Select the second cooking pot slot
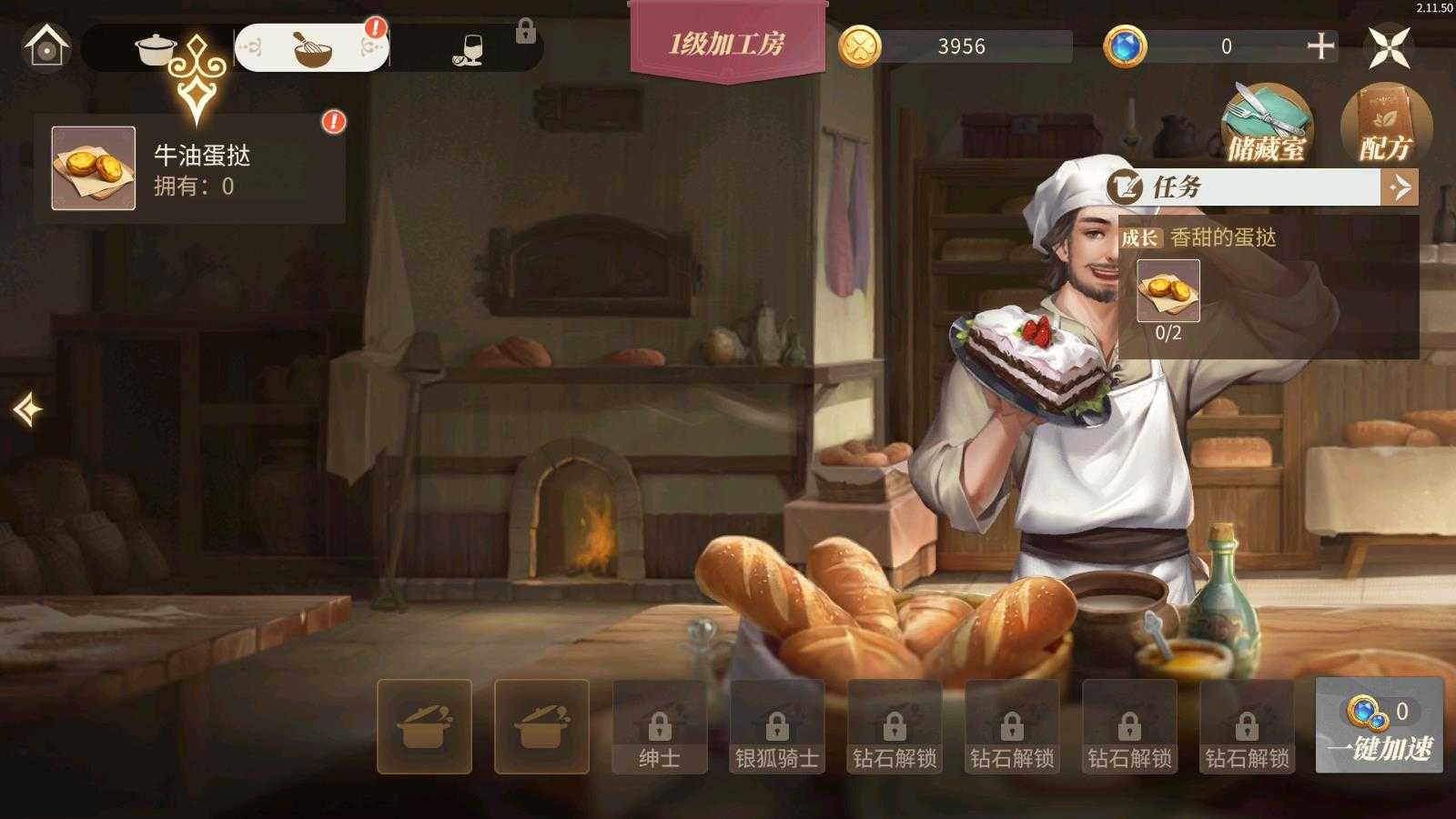1456x819 pixels. click(542, 725)
